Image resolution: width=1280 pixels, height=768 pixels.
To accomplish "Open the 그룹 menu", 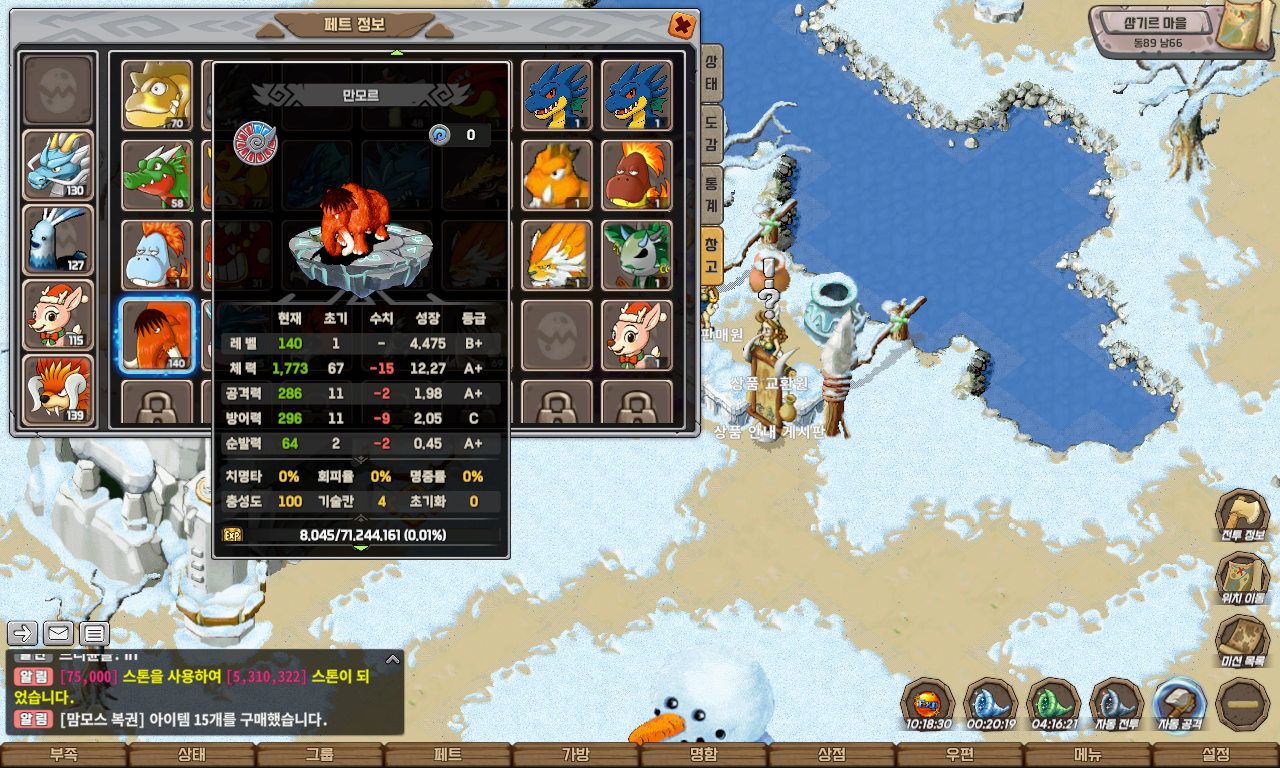I will coord(319,755).
